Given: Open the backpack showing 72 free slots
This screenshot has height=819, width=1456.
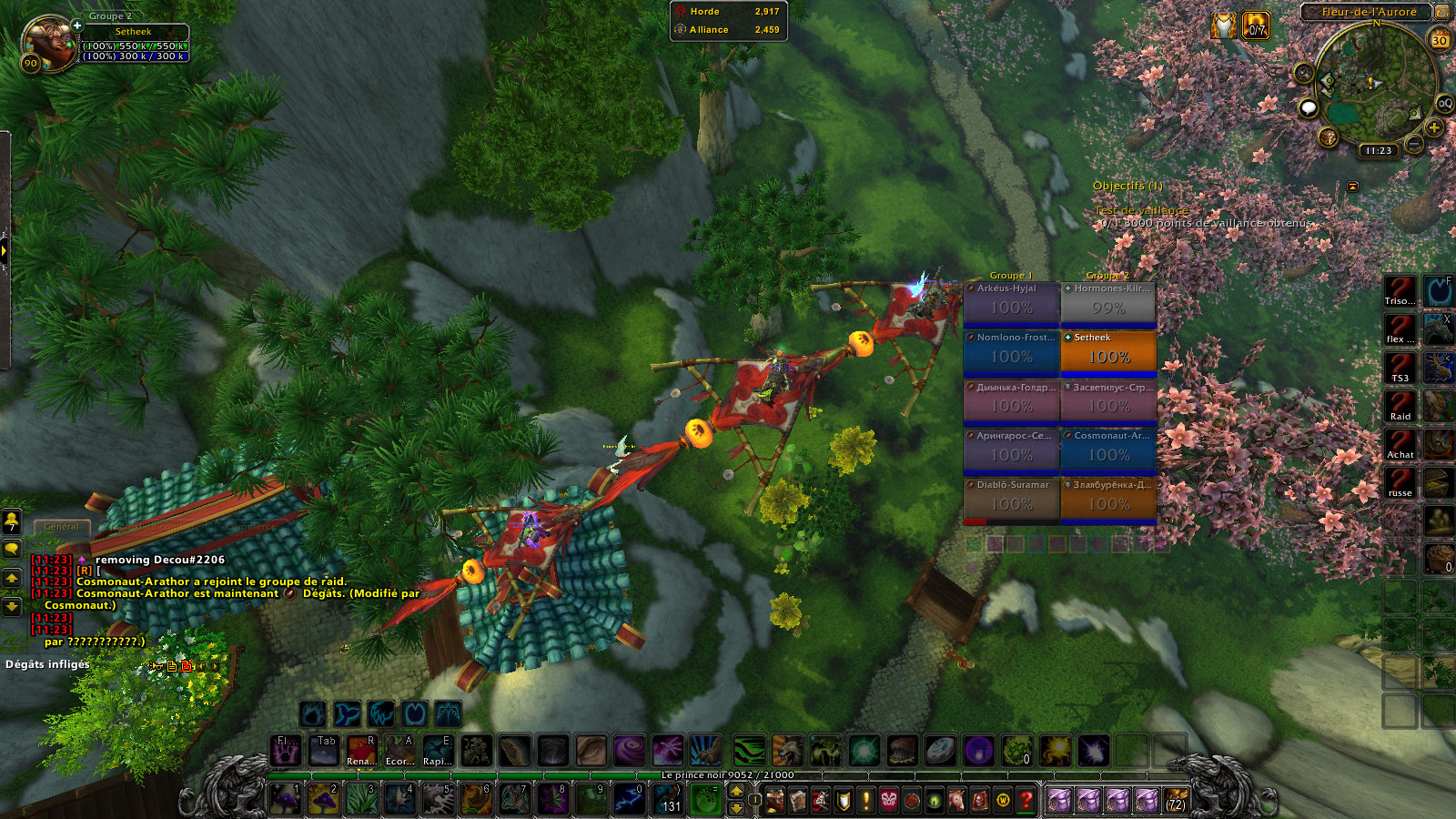Looking at the screenshot, I should (x=1176, y=800).
